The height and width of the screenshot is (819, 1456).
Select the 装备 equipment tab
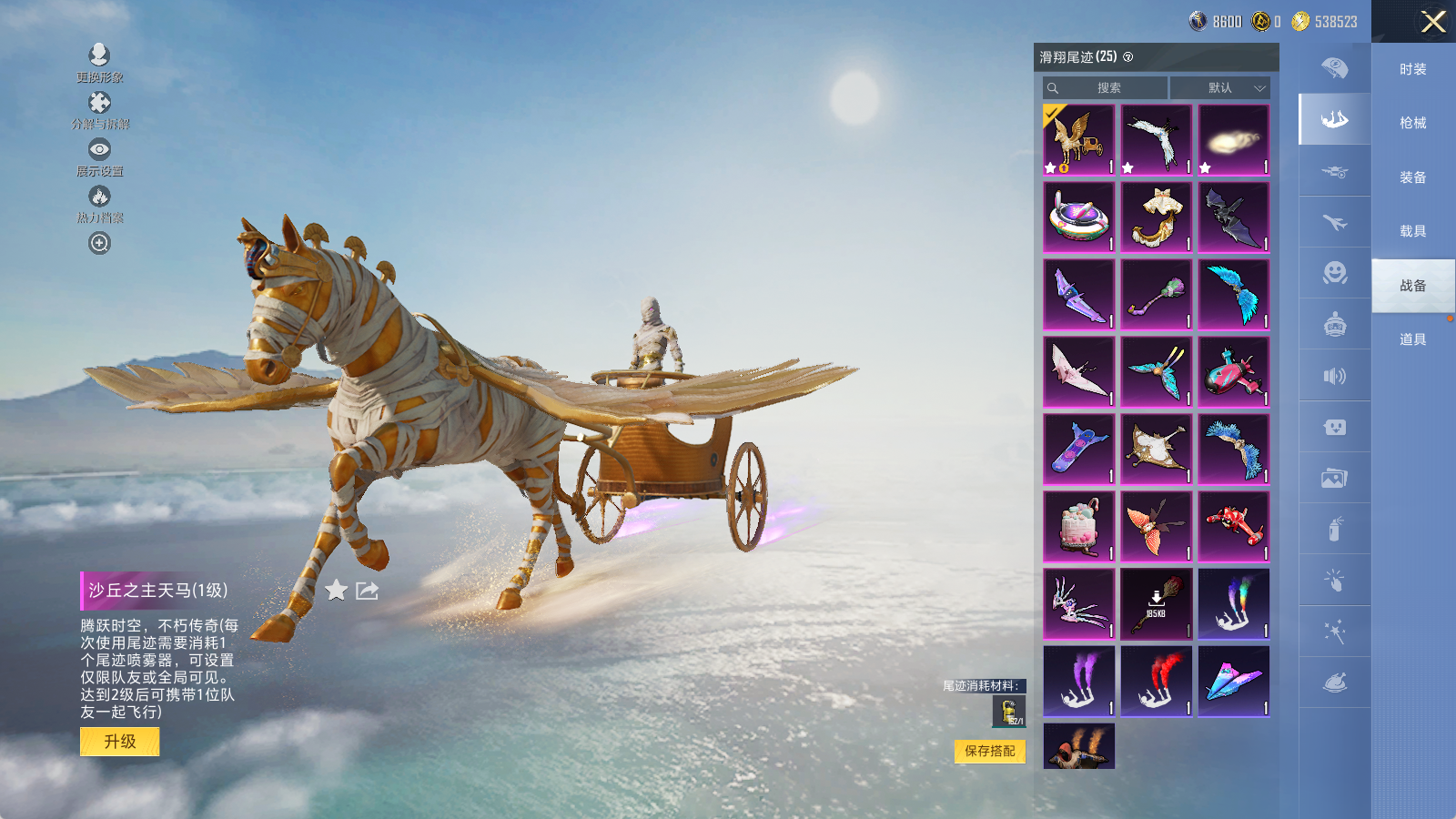pos(1413,177)
